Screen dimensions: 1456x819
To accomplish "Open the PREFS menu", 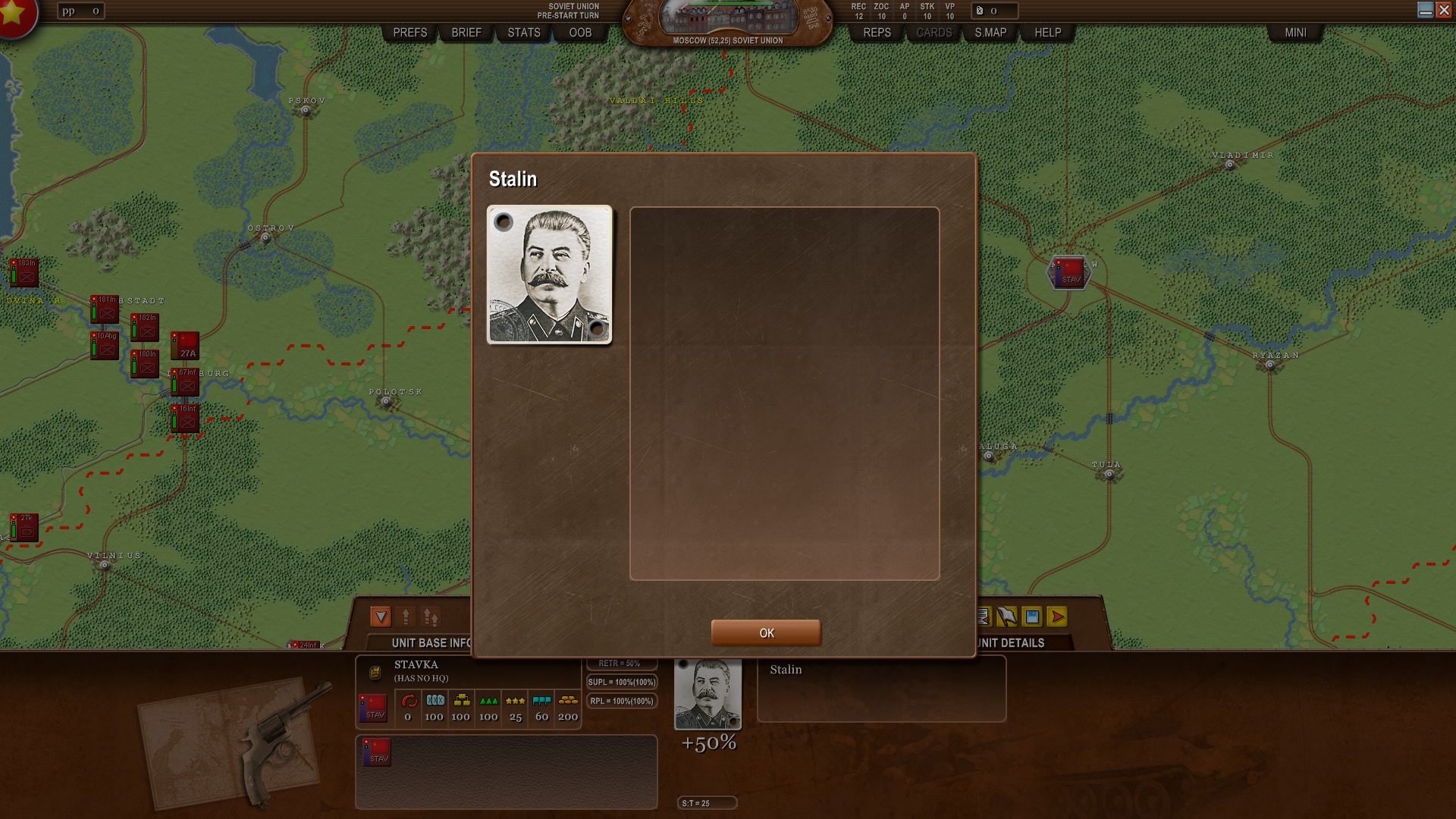I will pos(409,33).
